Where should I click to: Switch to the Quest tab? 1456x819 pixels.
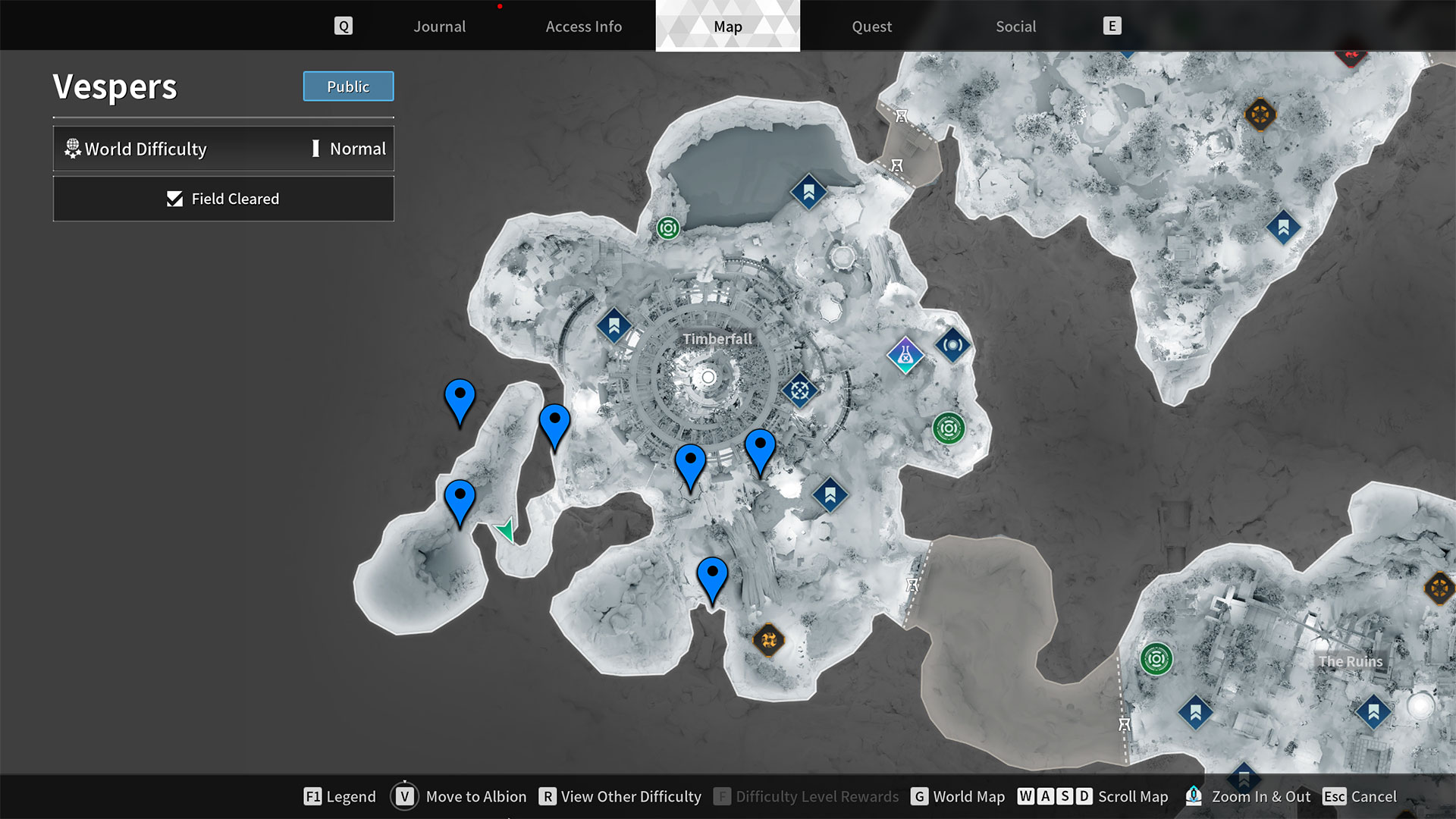871,26
